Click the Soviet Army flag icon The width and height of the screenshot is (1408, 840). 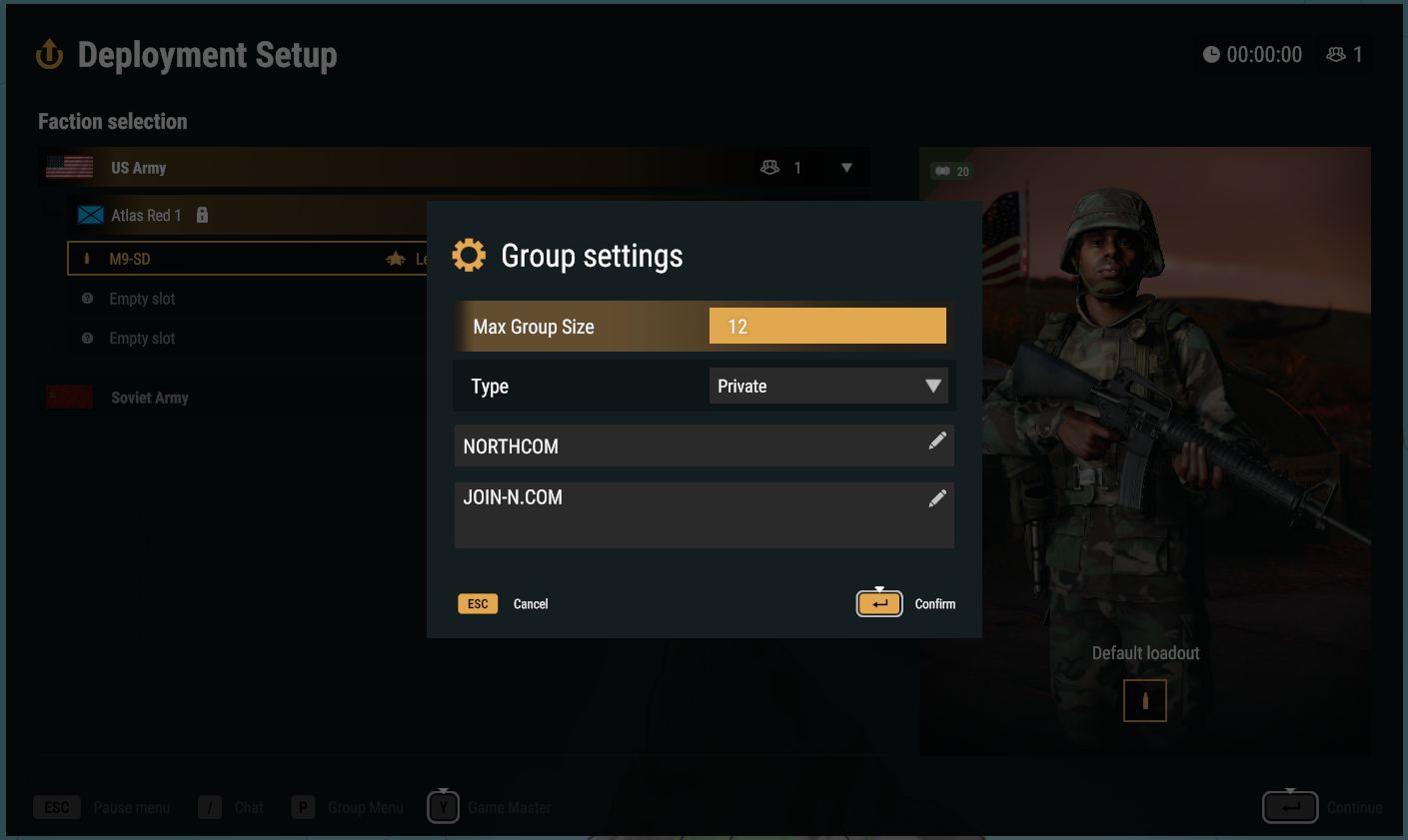[68, 396]
